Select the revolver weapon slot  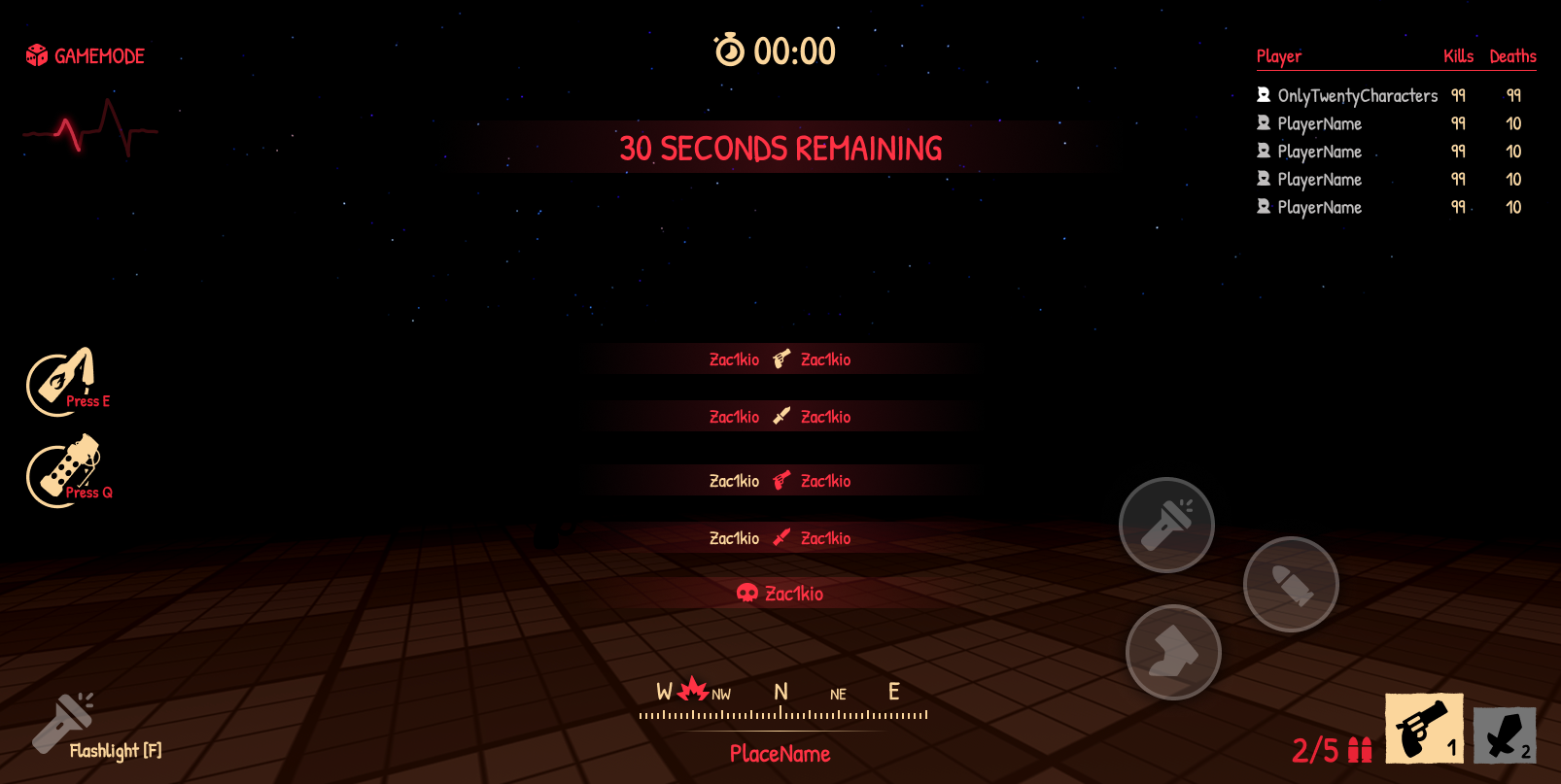click(1424, 729)
